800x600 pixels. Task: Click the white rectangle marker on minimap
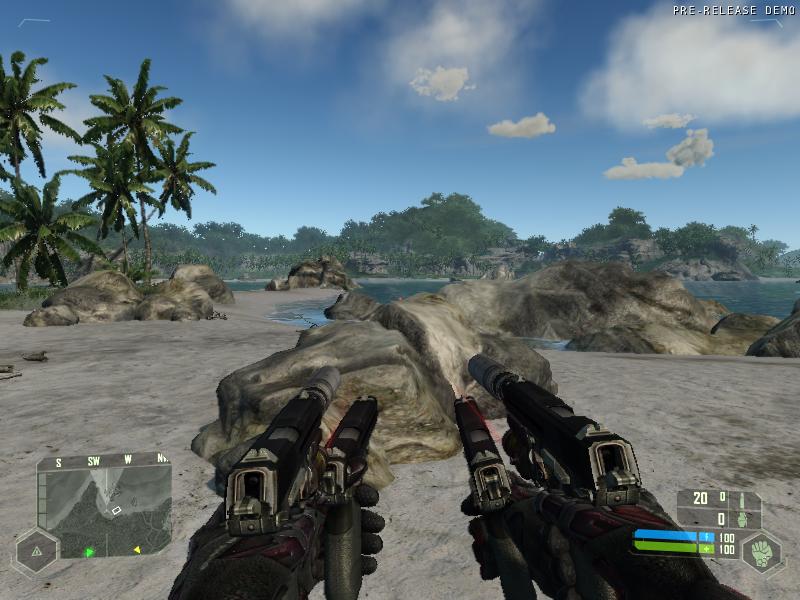coord(116,510)
